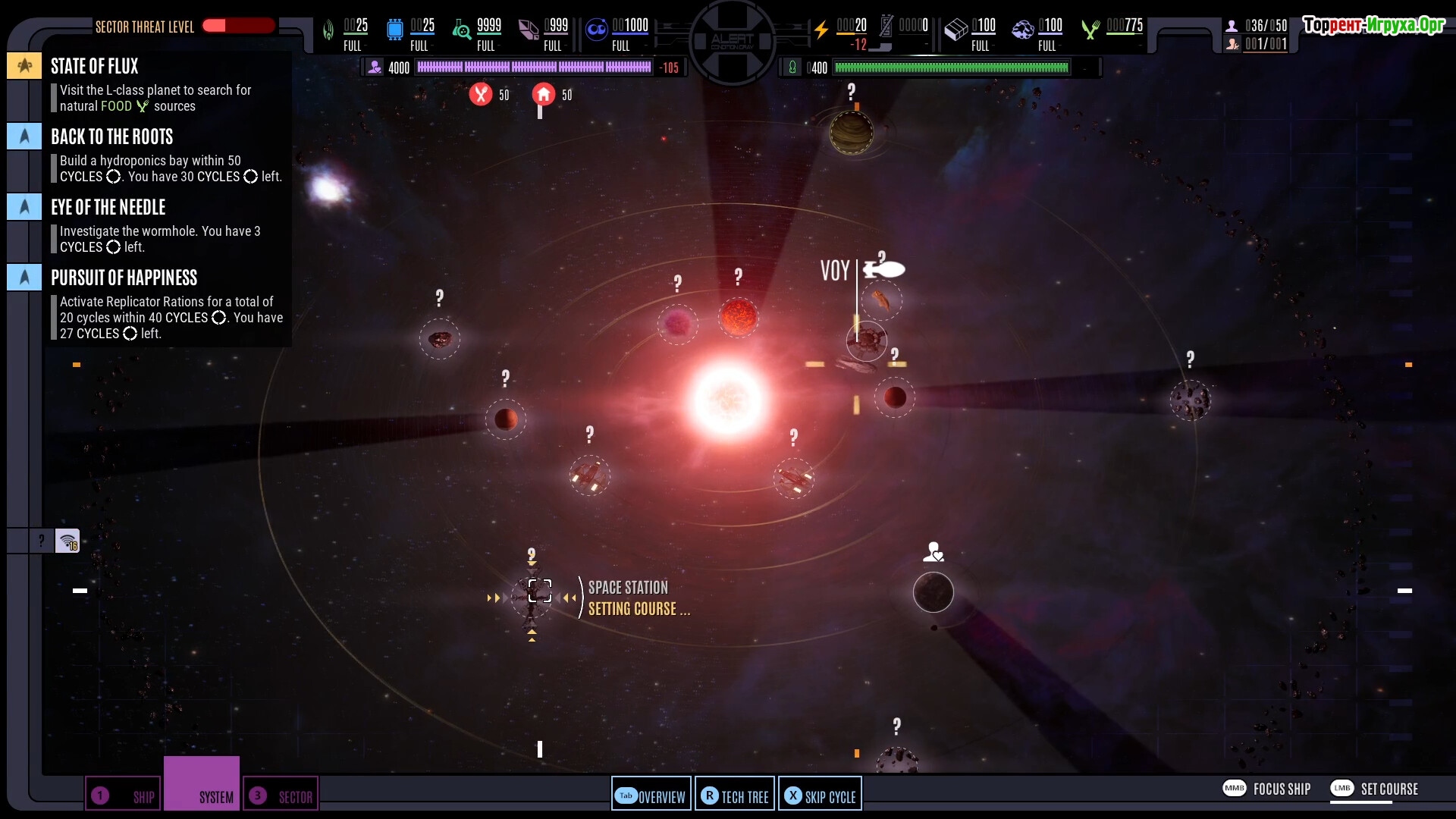Select the crew marker above the dark planet
The width and height of the screenshot is (1456, 819).
pos(934,552)
